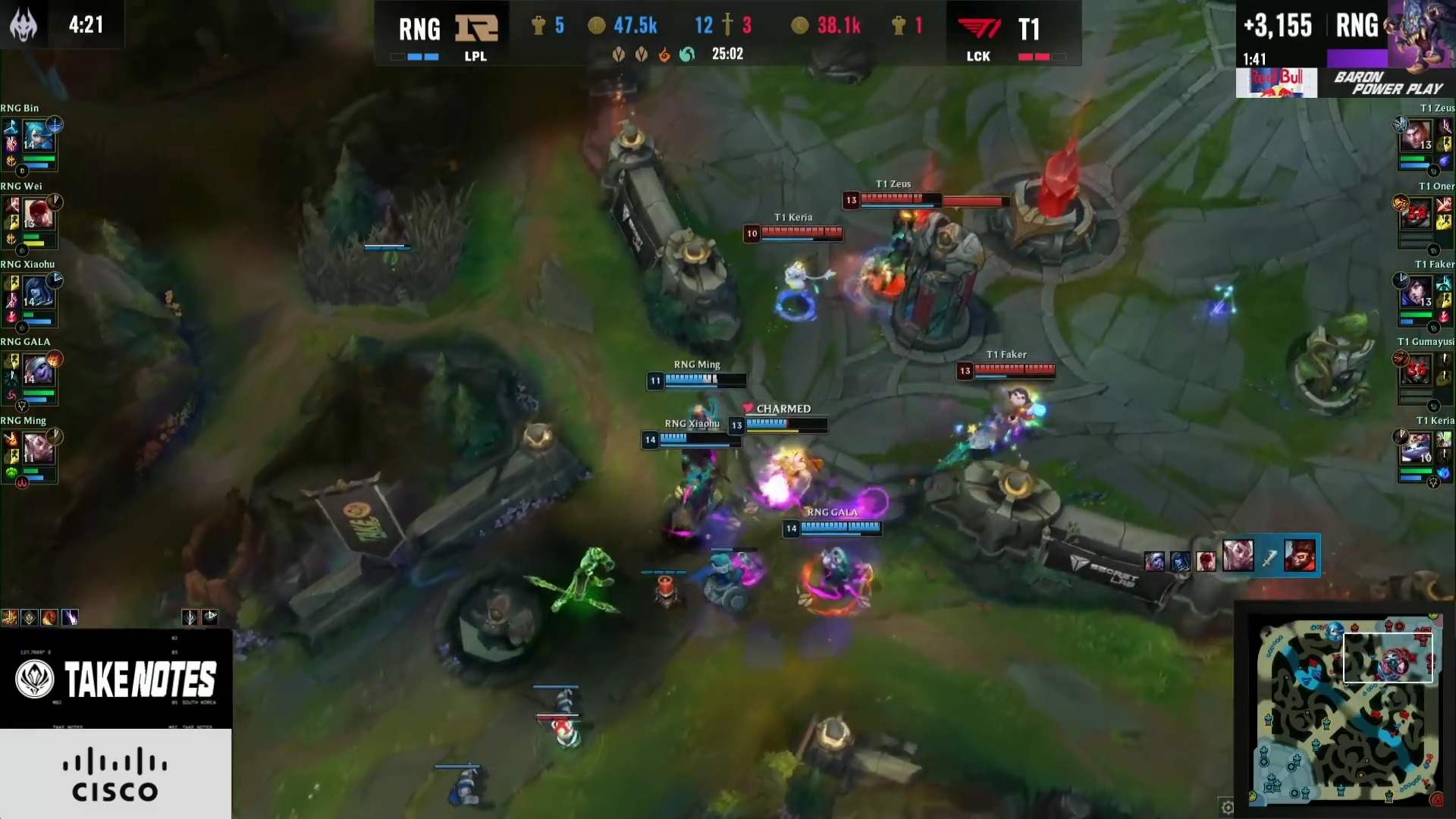Click RNG Wei's summoner spell icon
The height and width of the screenshot is (819, 1456).
(x=11, y=206)
